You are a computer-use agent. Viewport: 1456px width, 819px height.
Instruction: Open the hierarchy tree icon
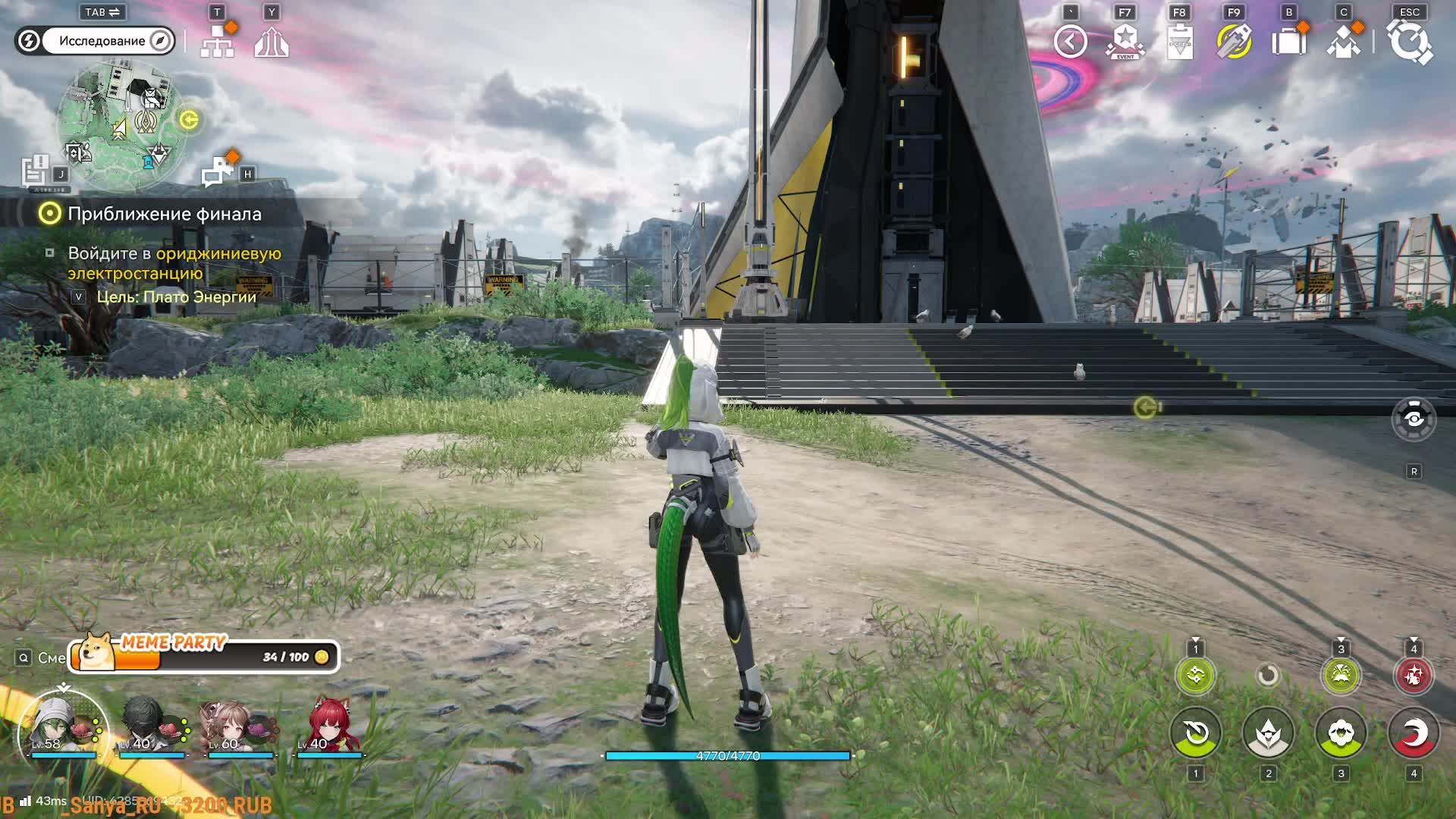coord(218,42)
